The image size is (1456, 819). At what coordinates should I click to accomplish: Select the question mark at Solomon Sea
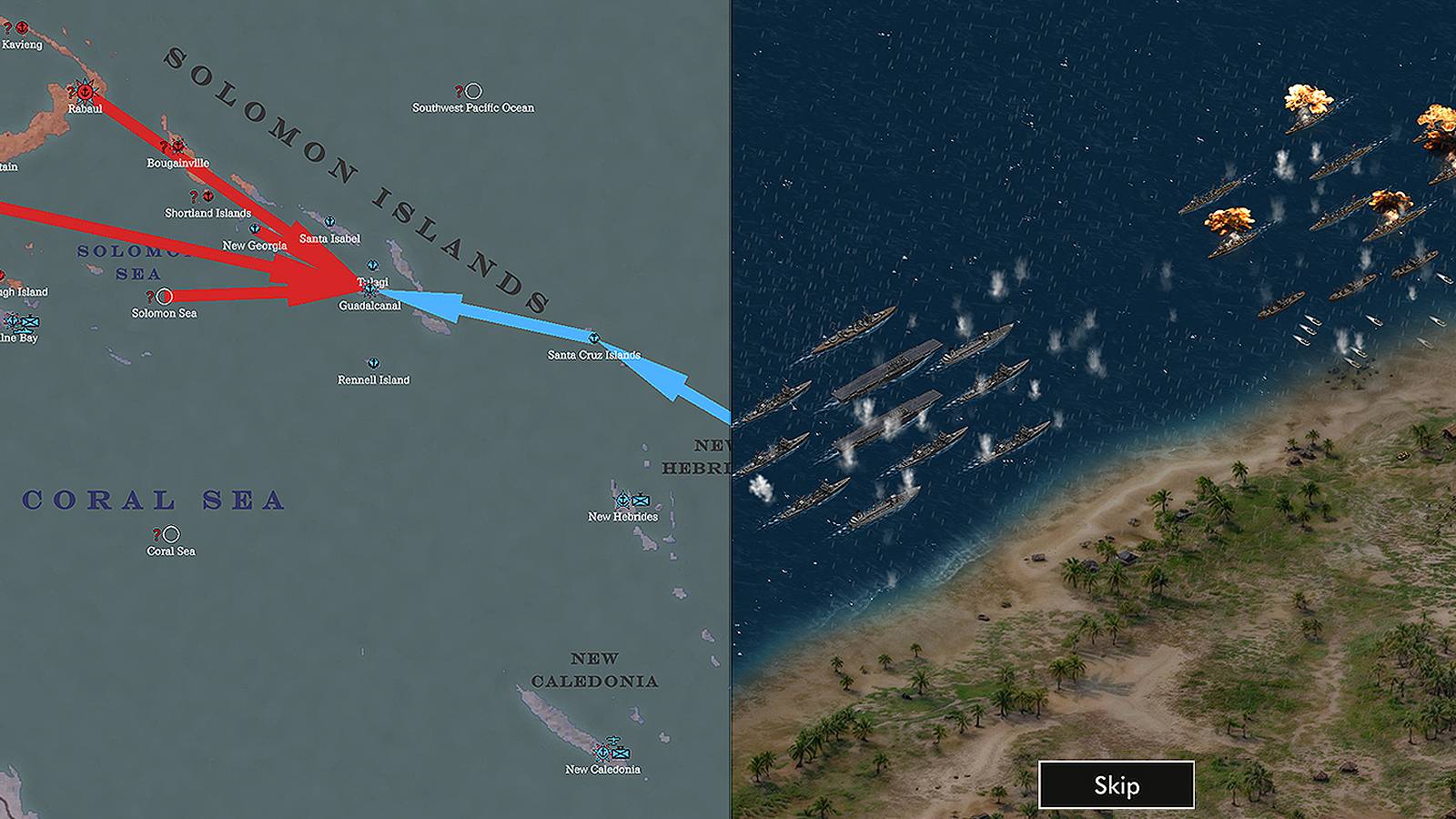coord(152,296)
